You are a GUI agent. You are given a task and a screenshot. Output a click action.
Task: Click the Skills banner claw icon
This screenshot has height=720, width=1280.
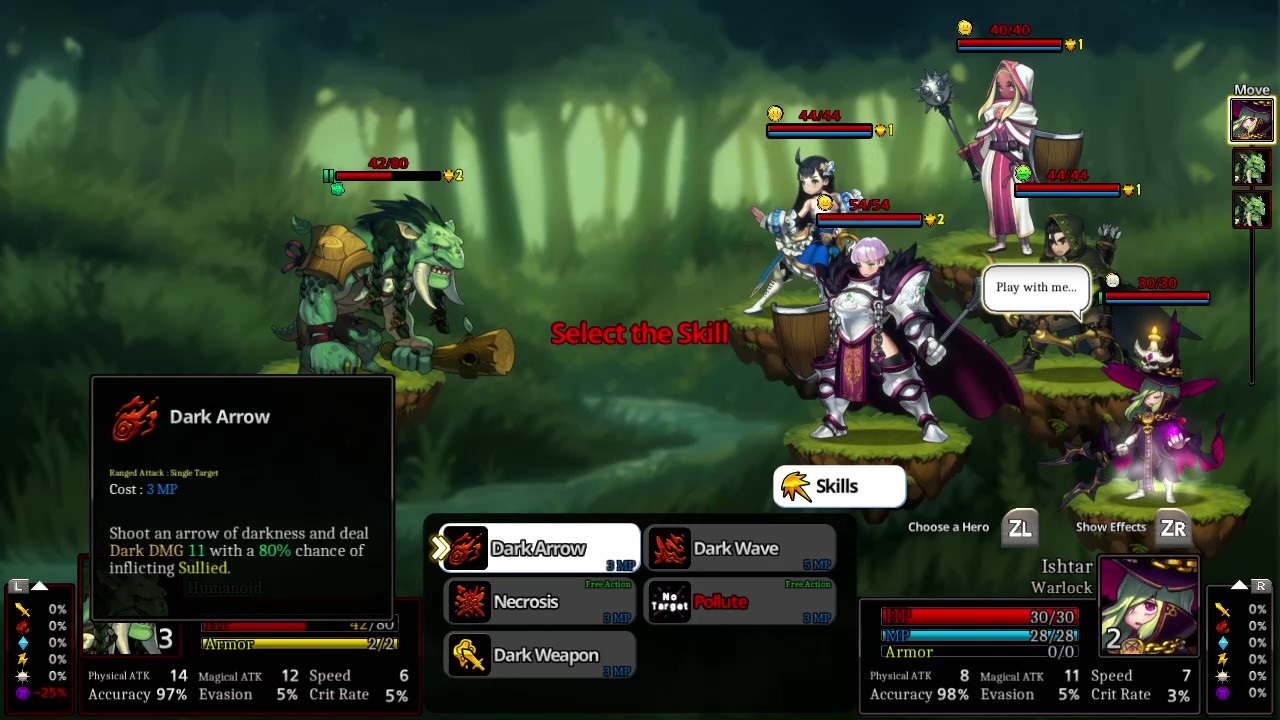pyautogui.click(x=795, y=486)
